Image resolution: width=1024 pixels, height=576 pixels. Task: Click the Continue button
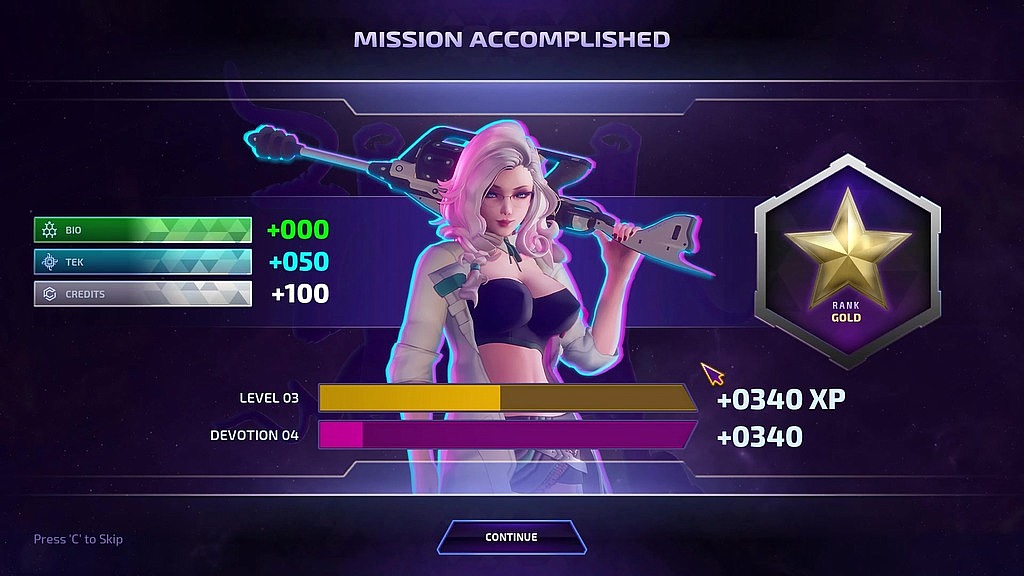point(511,537)
